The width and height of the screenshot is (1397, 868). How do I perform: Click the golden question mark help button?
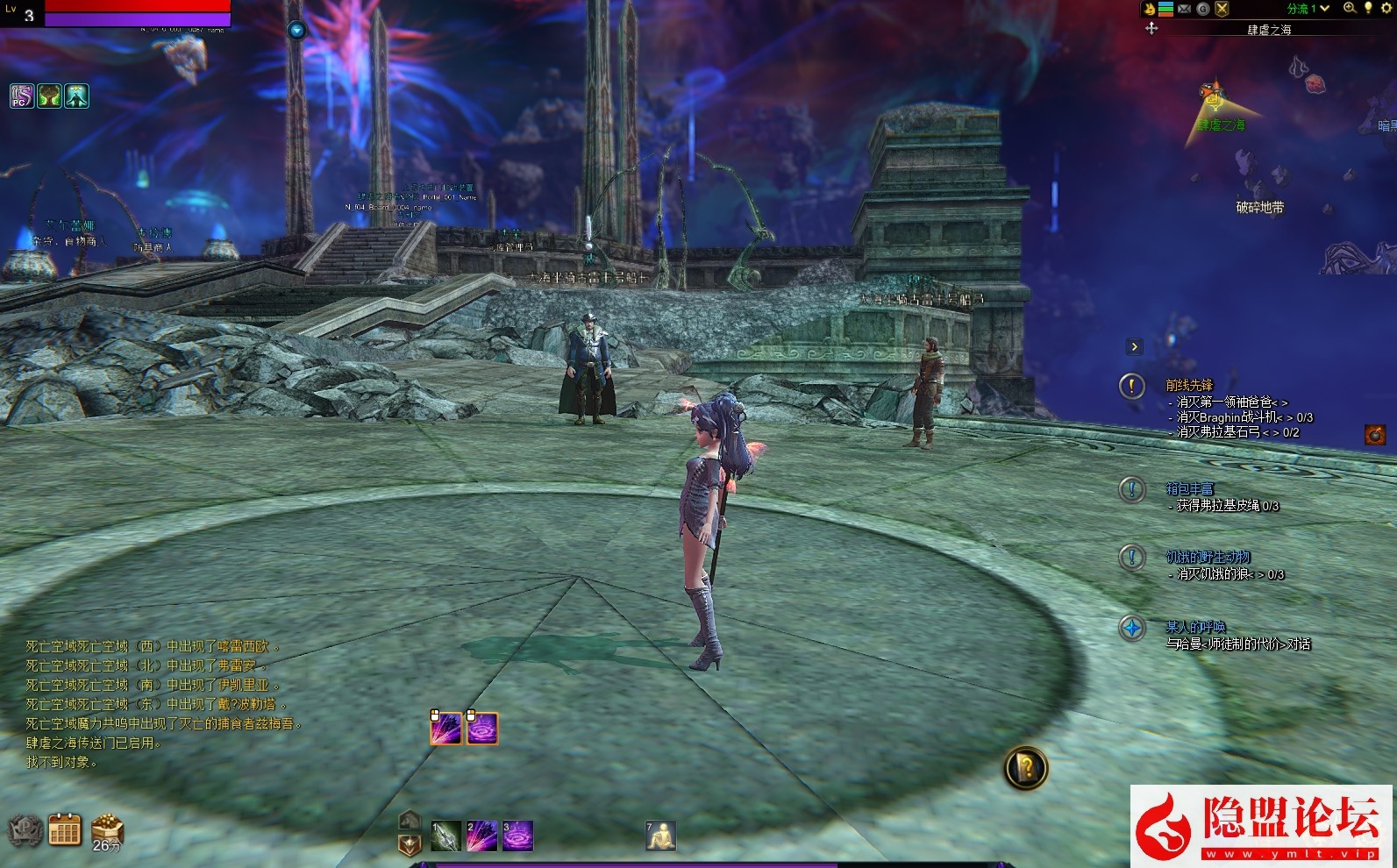click(1025, 768)
